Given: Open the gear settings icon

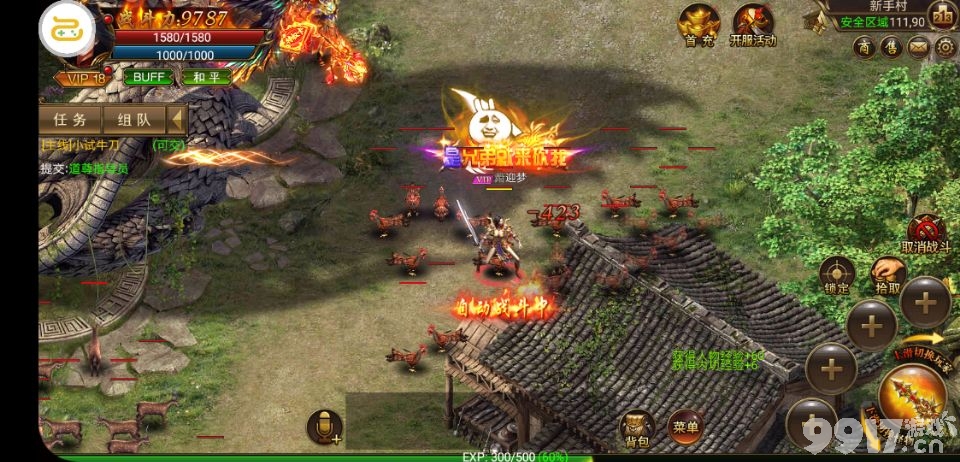Looking at the screenshot, I should pos(945,47).
